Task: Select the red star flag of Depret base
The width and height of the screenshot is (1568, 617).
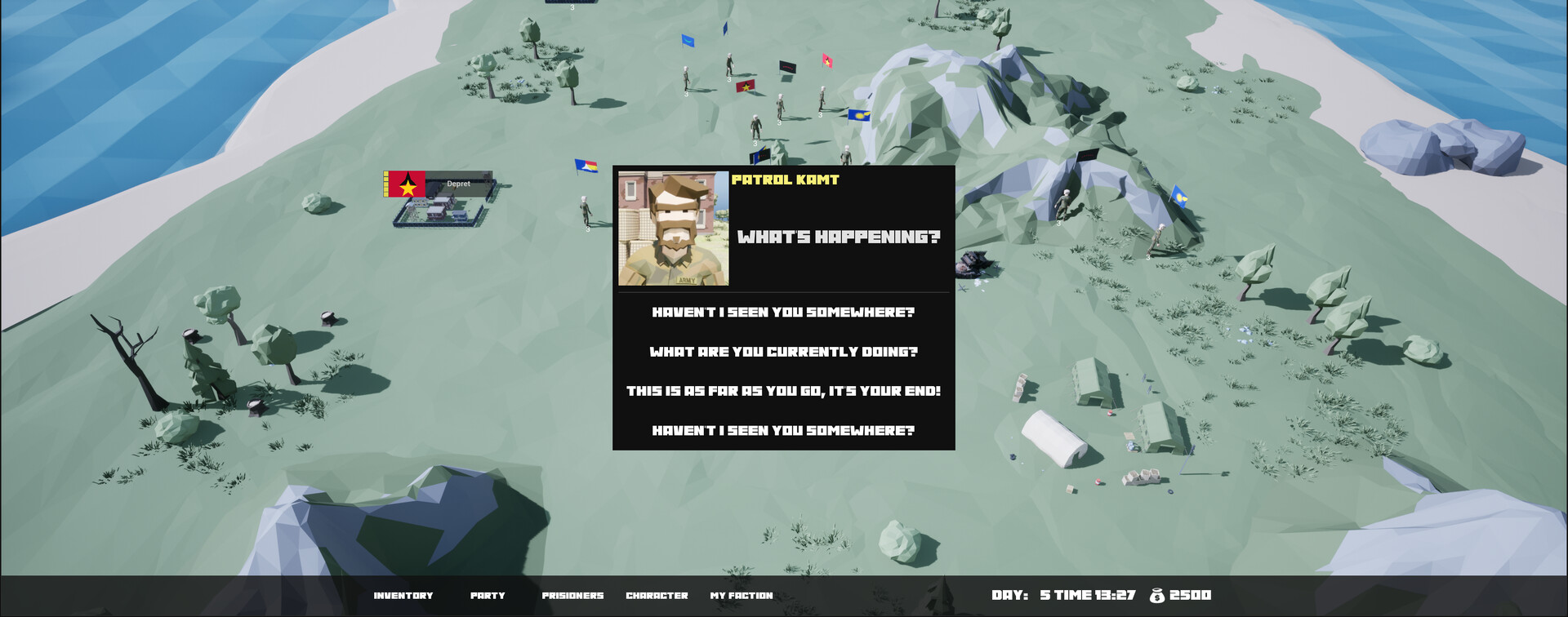Action: point(405,184)
